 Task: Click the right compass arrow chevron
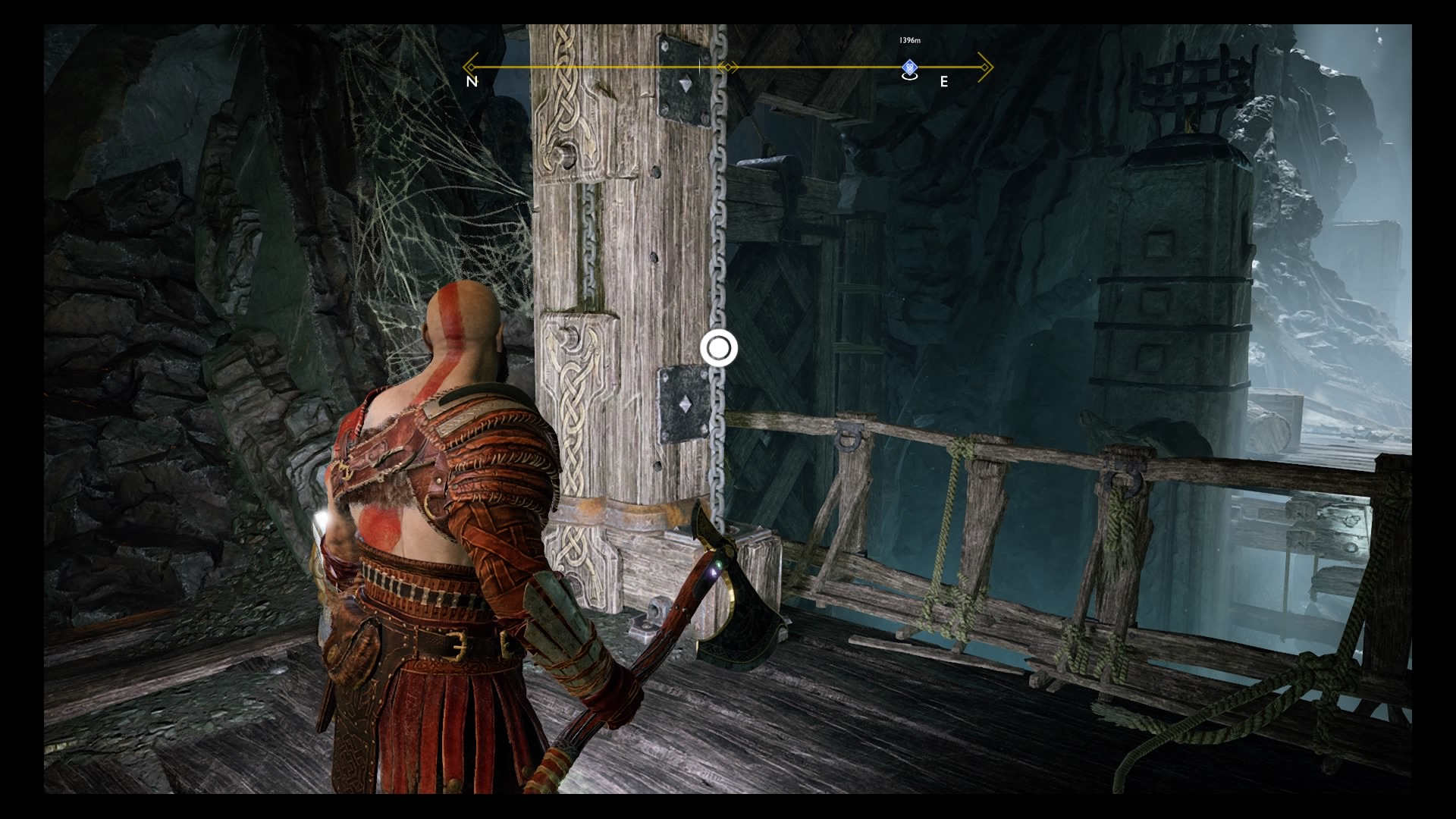click(986, 67)
